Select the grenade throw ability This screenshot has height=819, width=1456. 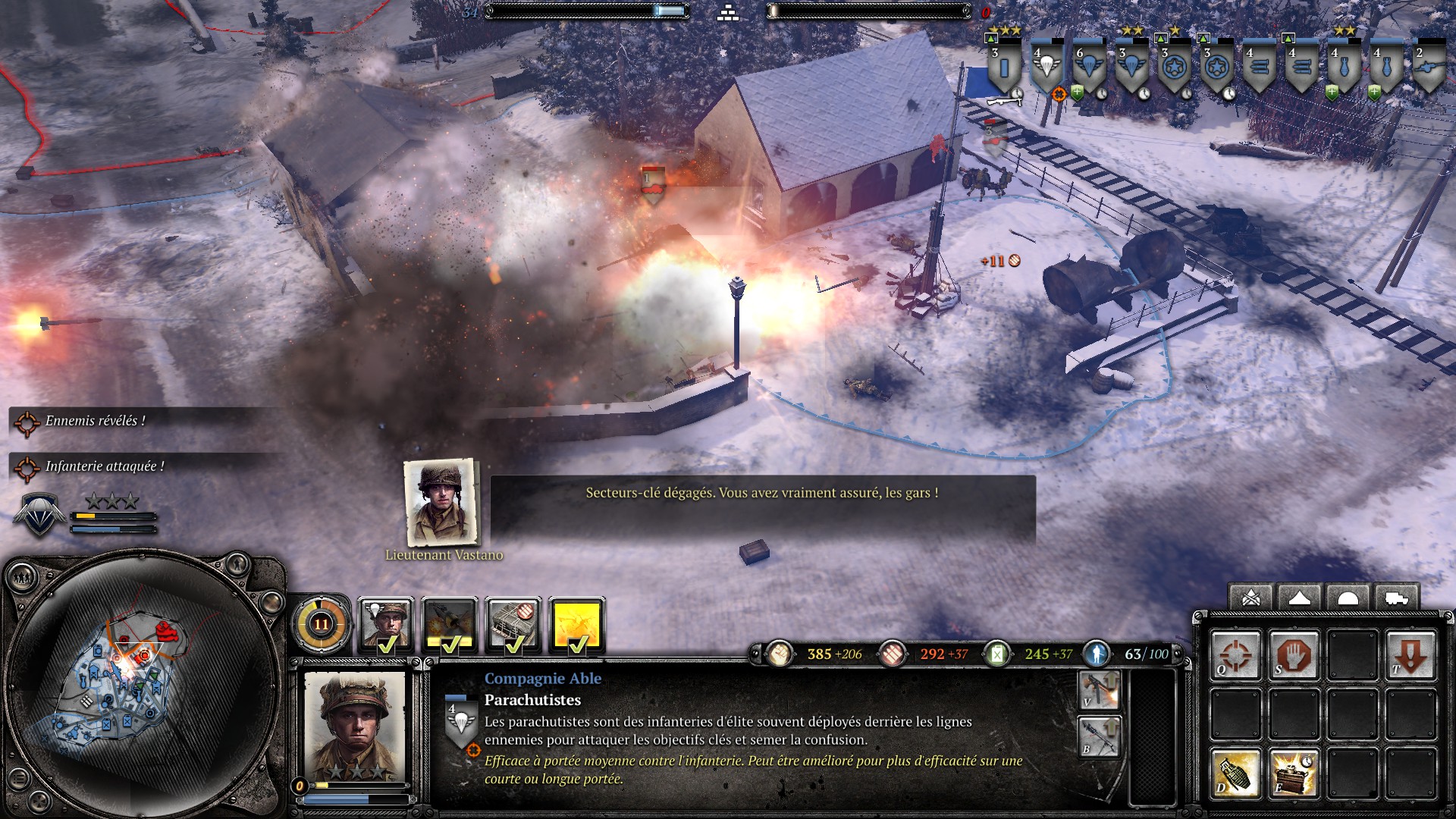(x=1235, y=773)
